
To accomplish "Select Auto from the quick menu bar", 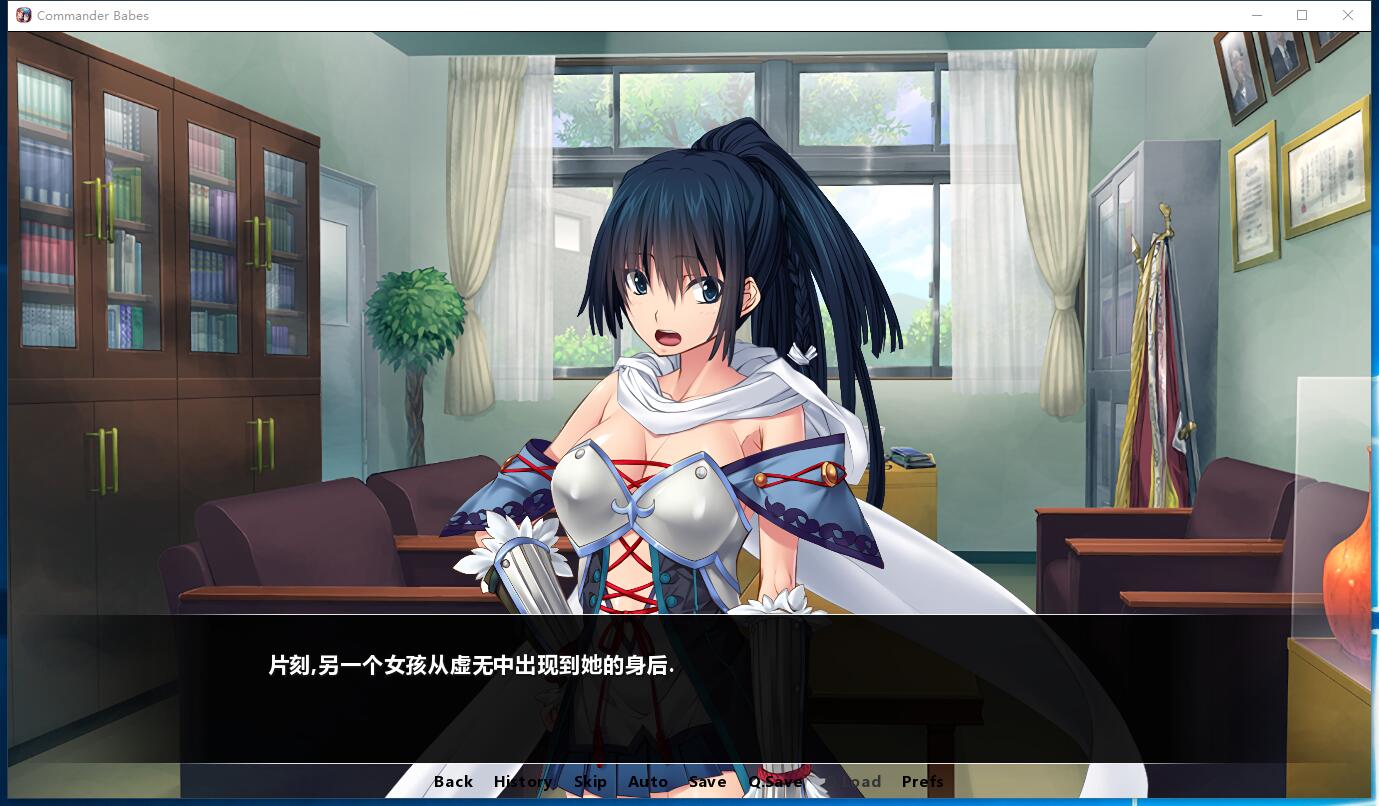I will (x=648, y=781).
